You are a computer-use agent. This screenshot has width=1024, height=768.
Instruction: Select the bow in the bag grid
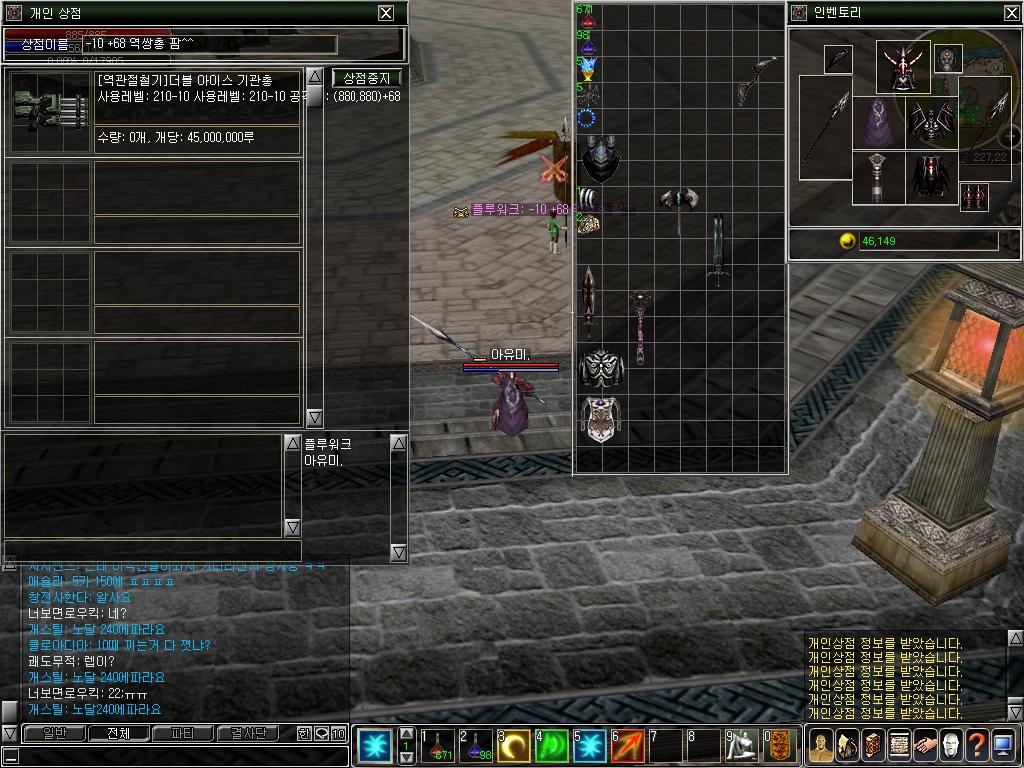757,80
